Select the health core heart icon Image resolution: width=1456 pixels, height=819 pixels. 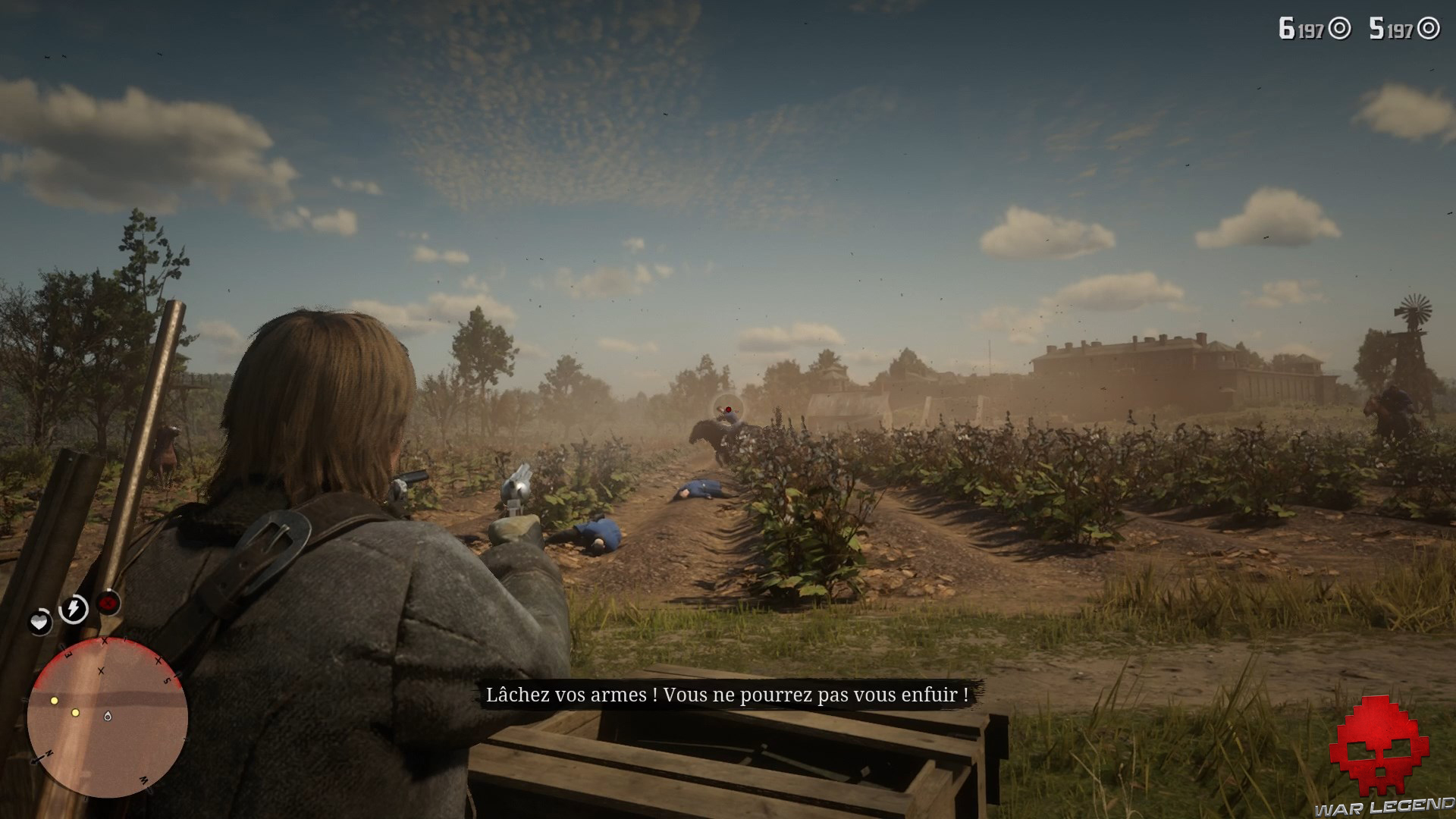[39, 623]
